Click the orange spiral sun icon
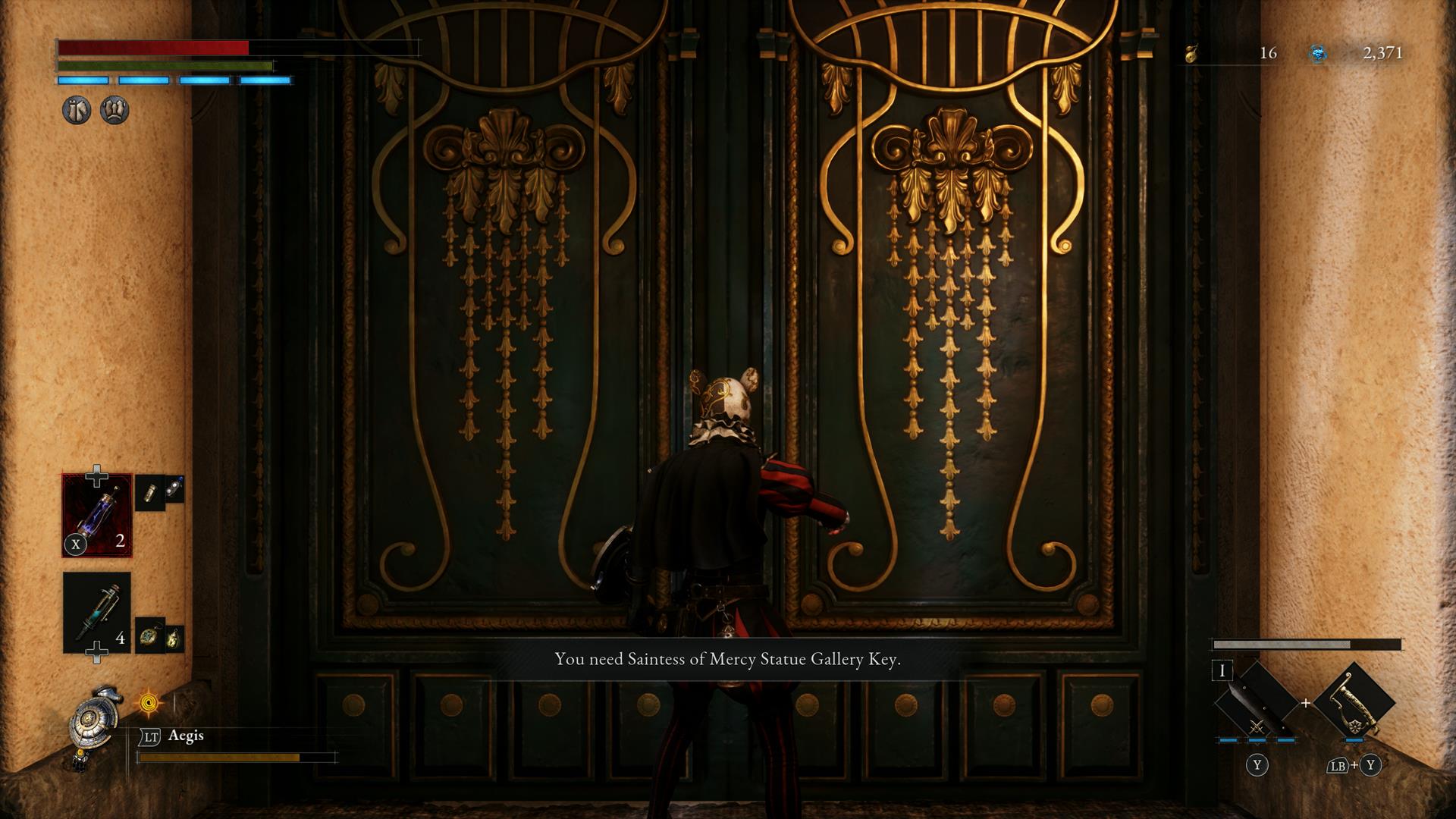This screenshot has height=819, width=1456. coord(149,703)
